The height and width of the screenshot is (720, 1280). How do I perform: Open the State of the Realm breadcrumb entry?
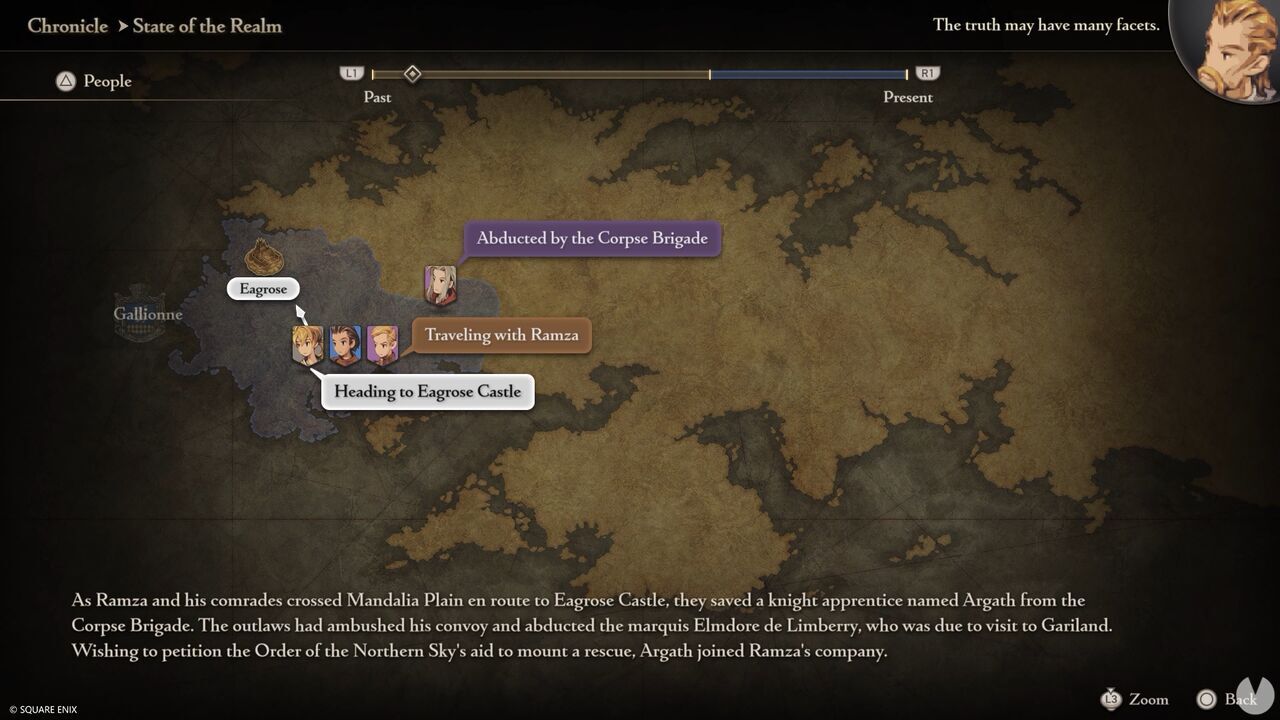(x=207, y=26)
